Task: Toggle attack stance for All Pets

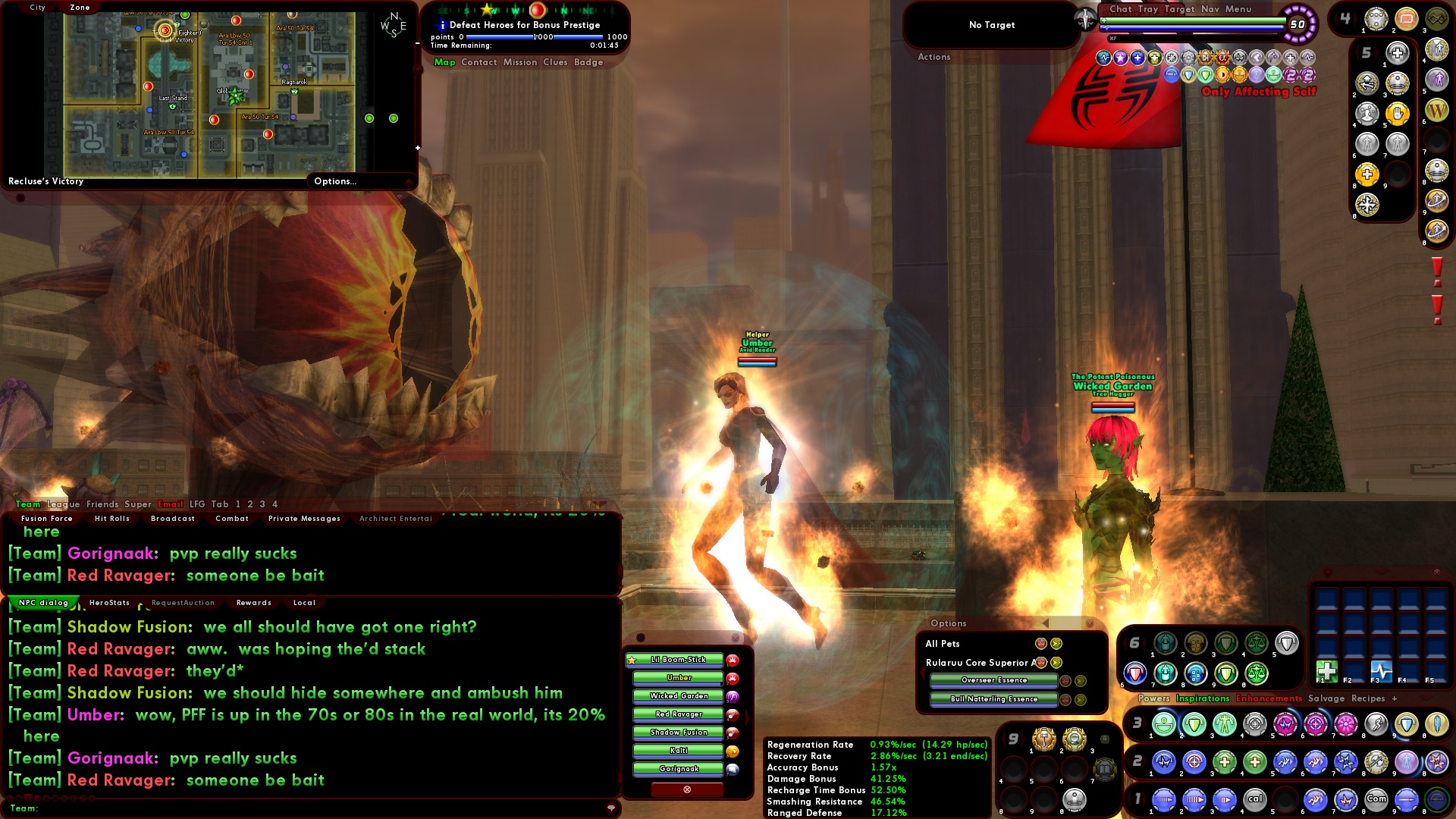Action: (x=1041, y=644)
